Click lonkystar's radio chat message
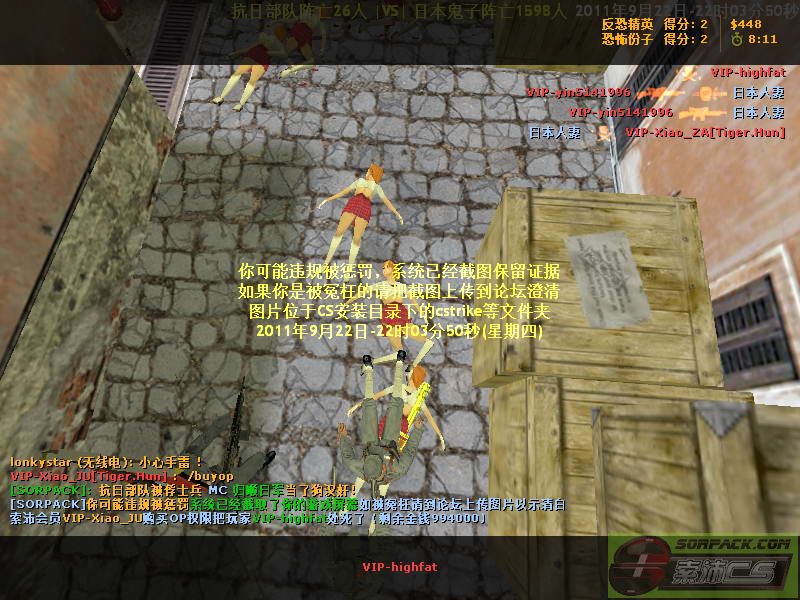 [x=107, y=462]
